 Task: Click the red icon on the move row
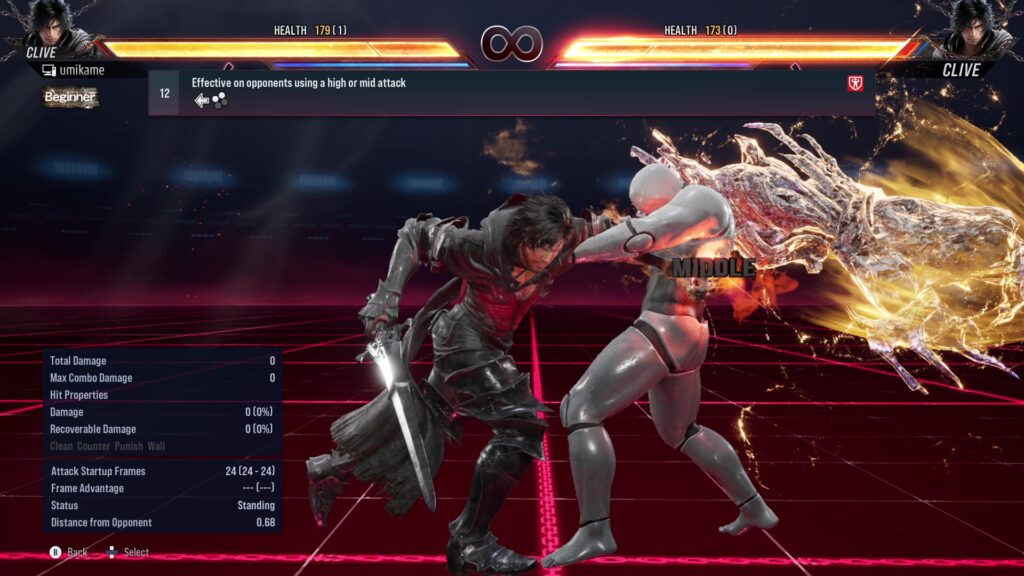pos(855,84)
